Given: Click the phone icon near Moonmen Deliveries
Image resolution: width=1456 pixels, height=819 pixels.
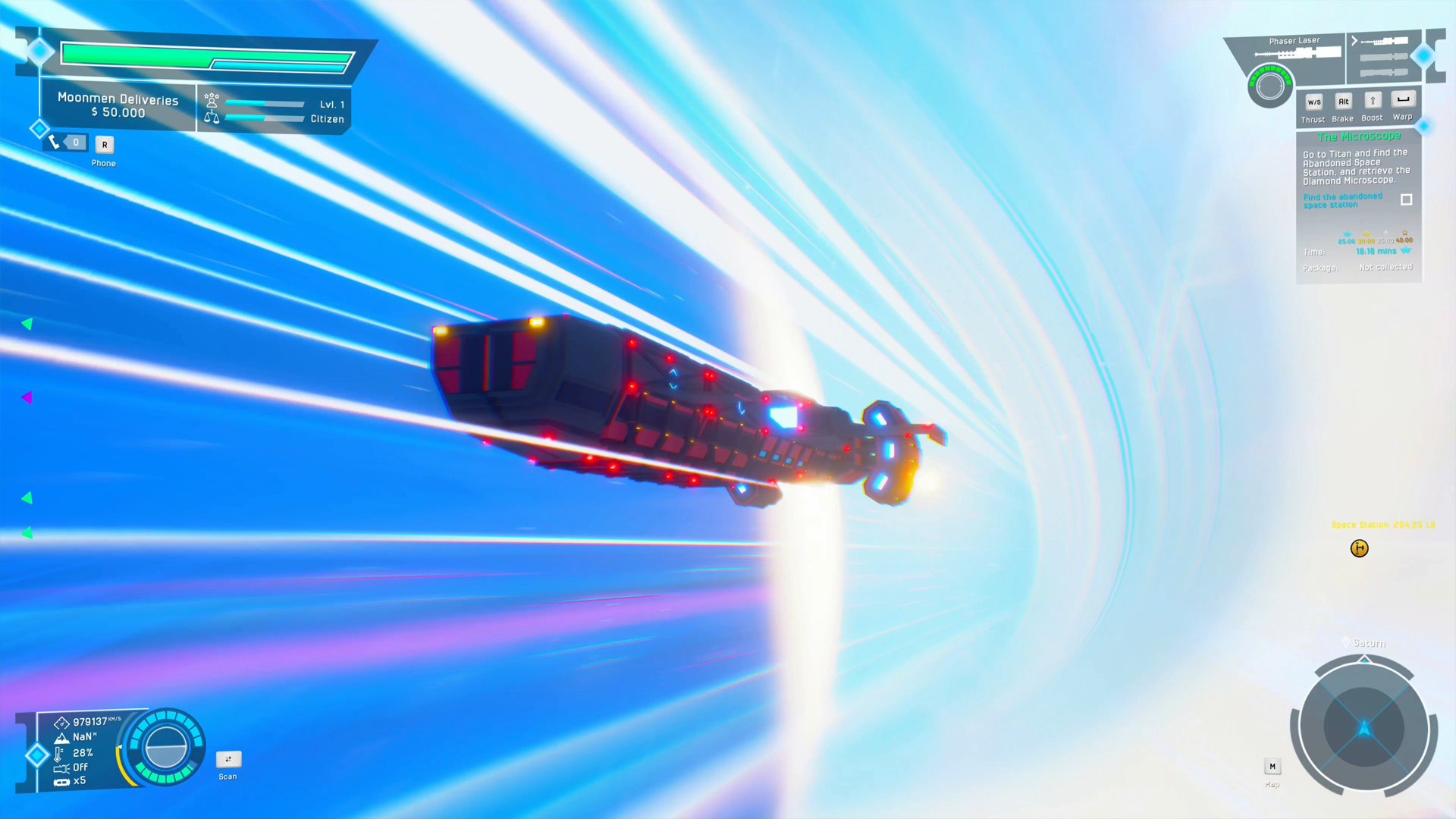Looking at the screenshot, I should [54, 141].
